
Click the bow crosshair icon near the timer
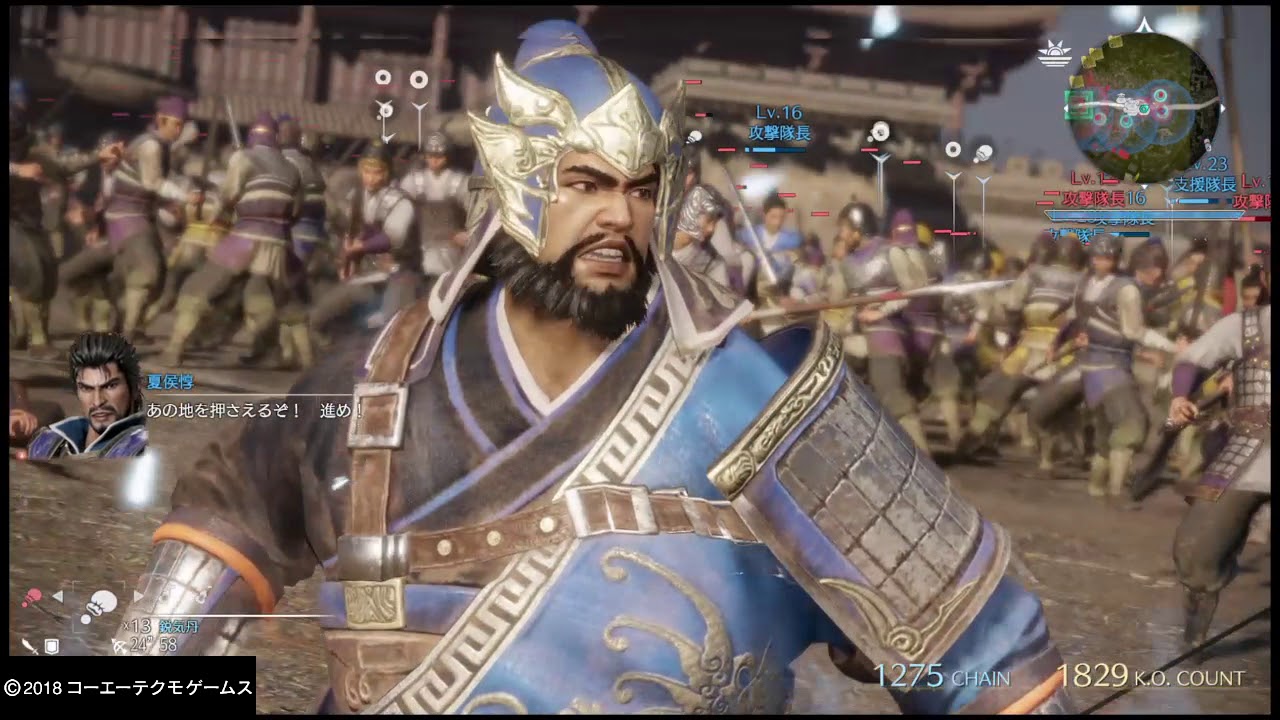point(118,647)
